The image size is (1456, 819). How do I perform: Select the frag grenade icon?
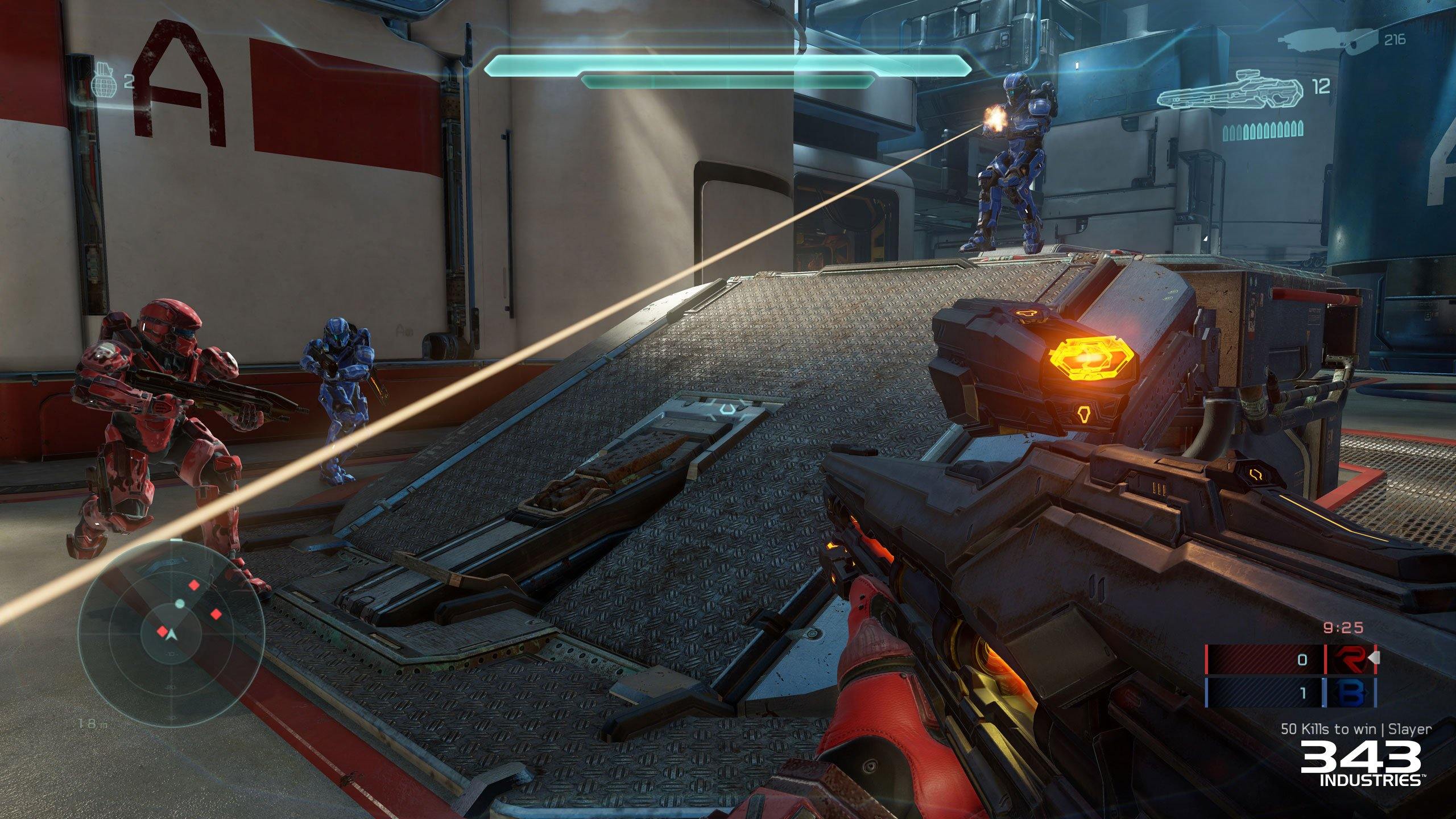coord(105,82)
